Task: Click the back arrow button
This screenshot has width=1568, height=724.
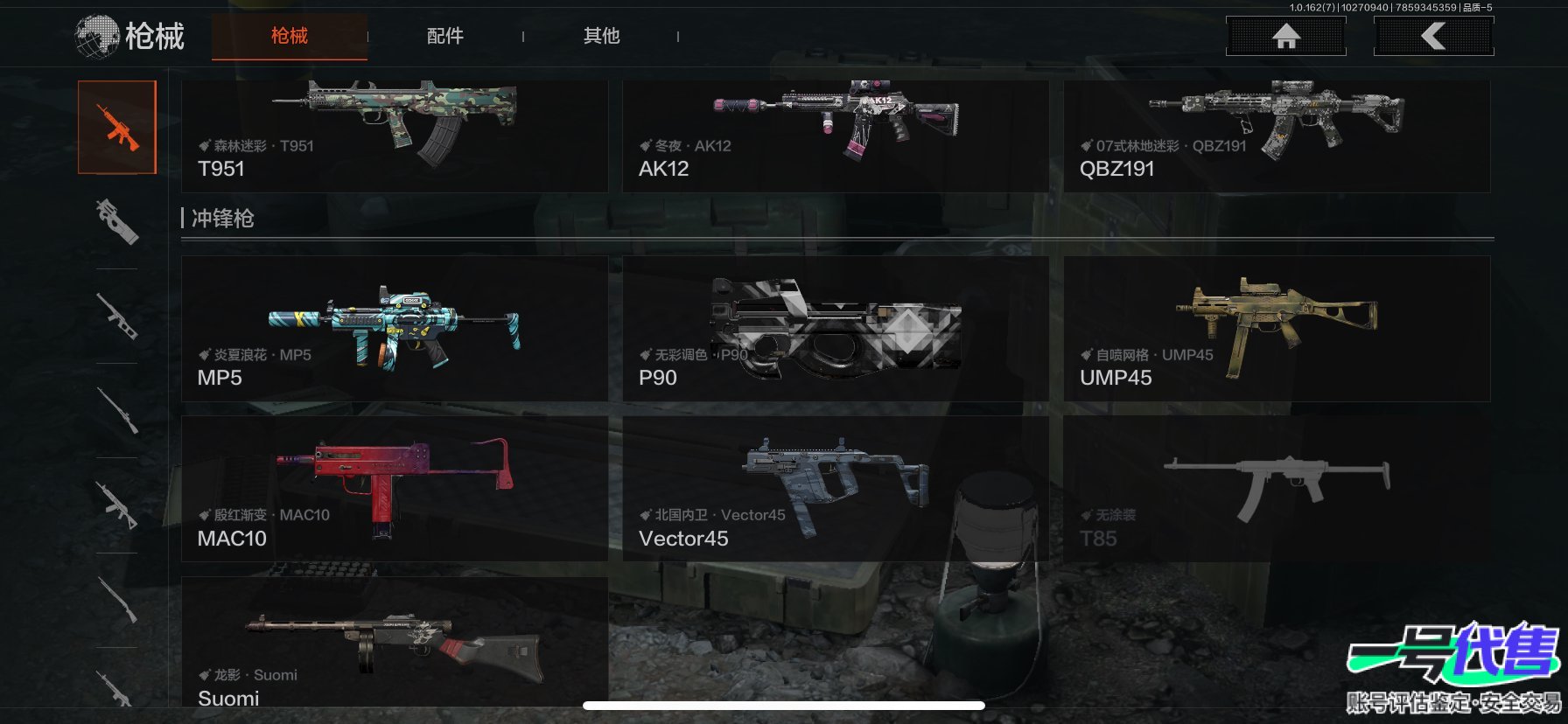Action: (x=1433, y=37)
